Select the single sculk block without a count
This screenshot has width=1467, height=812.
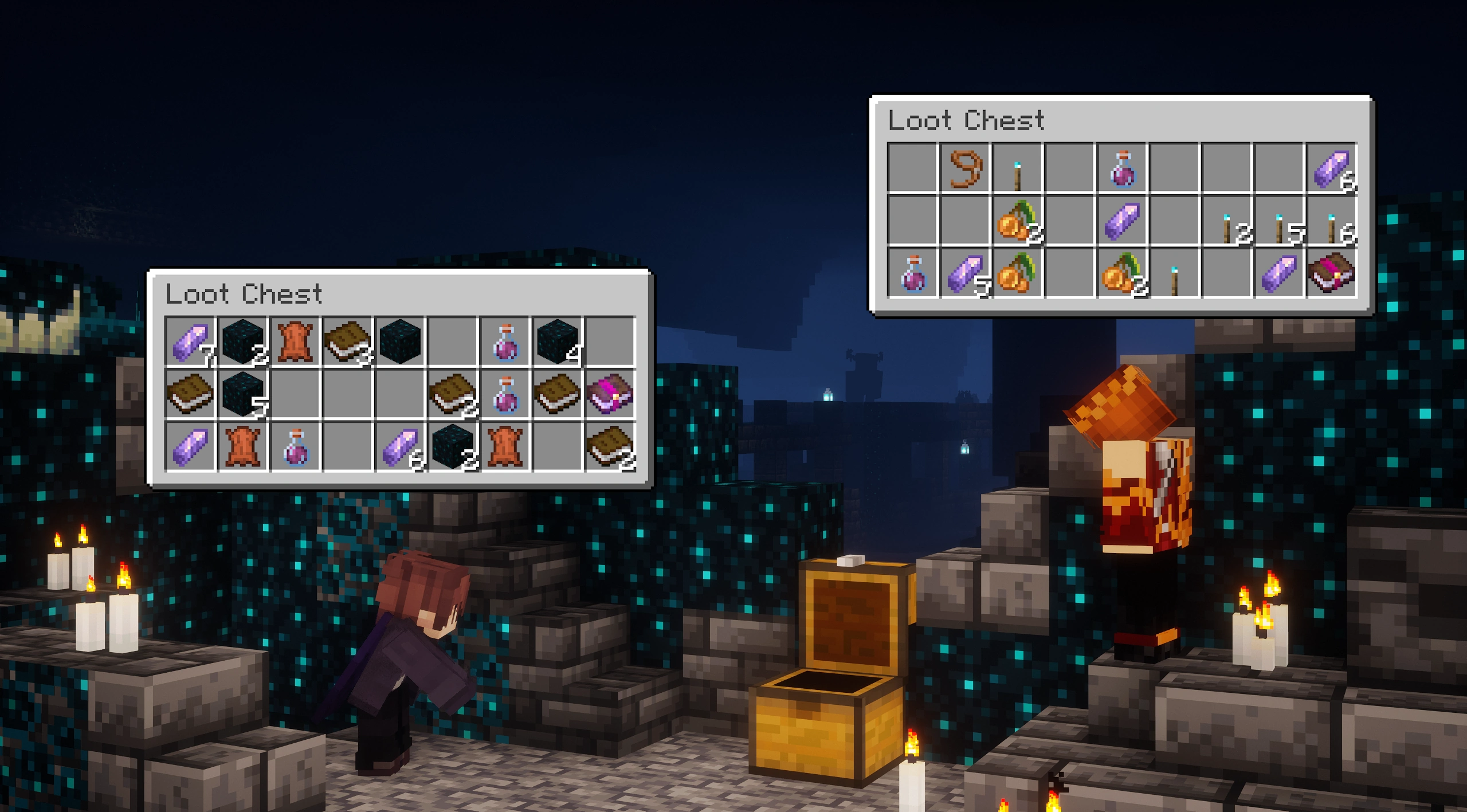pyautogui.click(x=400, y=342)
